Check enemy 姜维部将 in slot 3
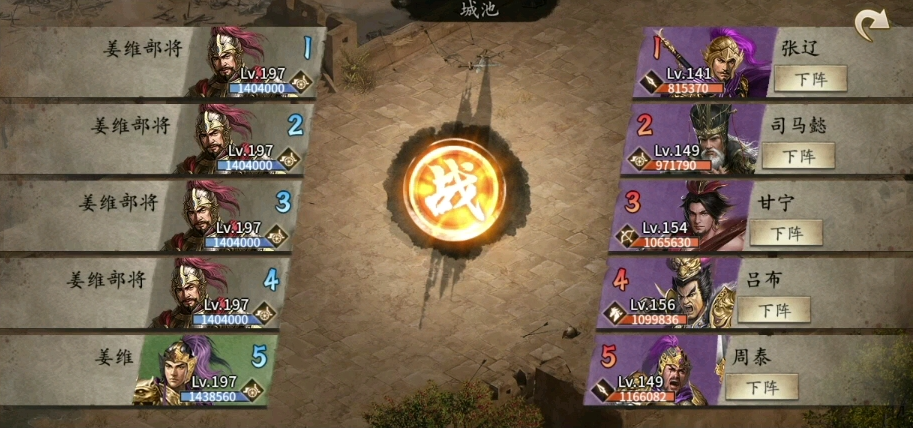 224,217
